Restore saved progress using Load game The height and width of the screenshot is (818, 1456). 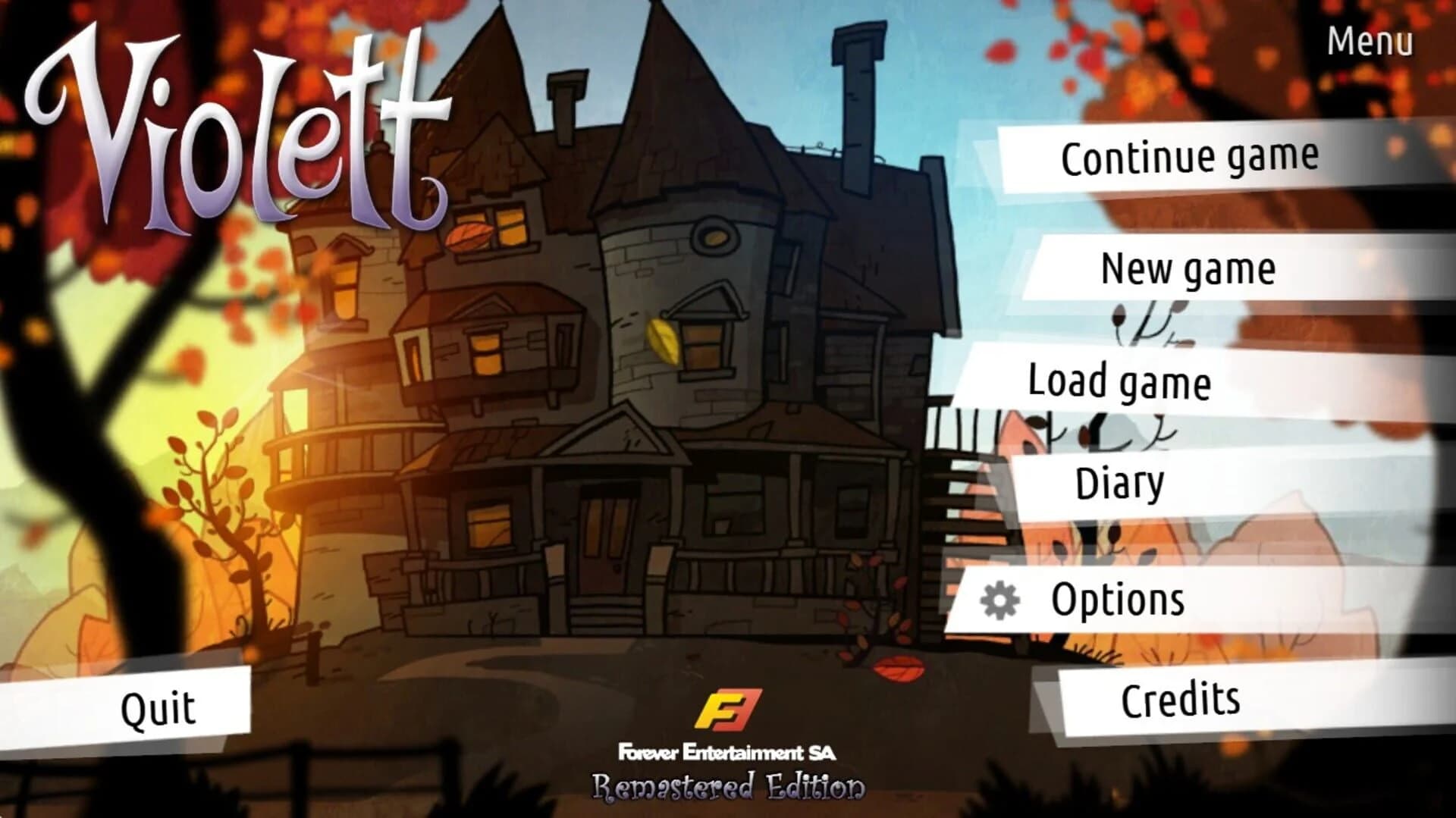(1121, 383)
